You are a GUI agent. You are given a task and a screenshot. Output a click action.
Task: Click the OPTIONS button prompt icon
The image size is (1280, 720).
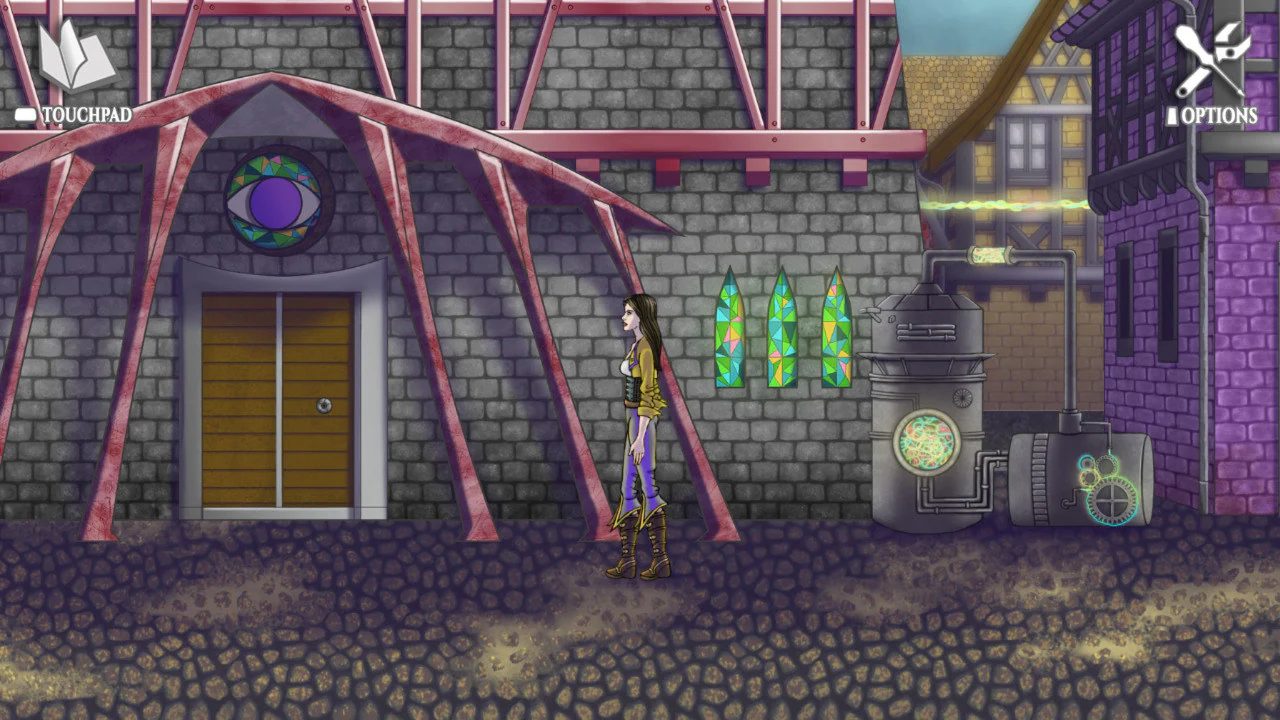(1172, 115)
